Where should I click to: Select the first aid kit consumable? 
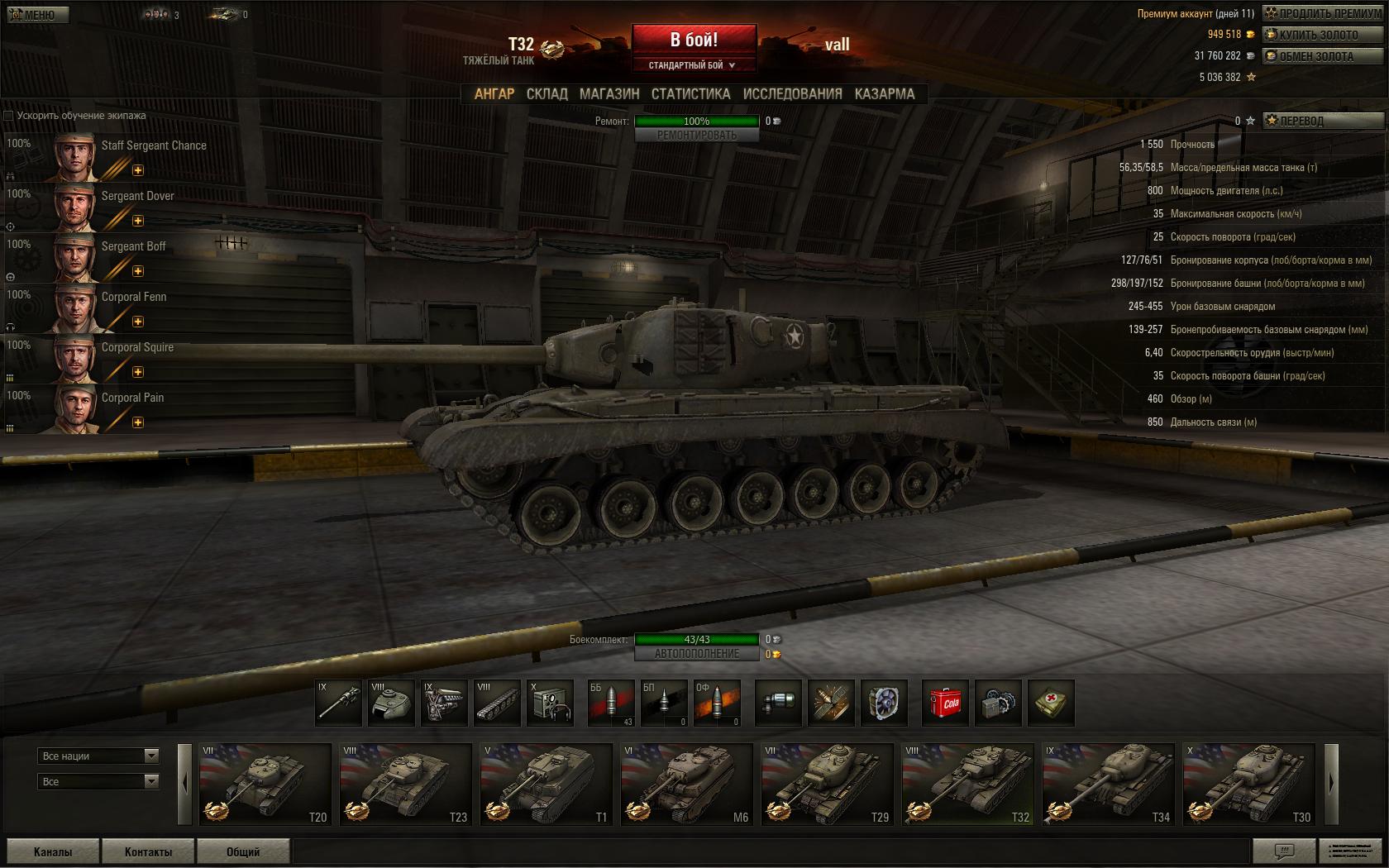[x=1052, y=703]
